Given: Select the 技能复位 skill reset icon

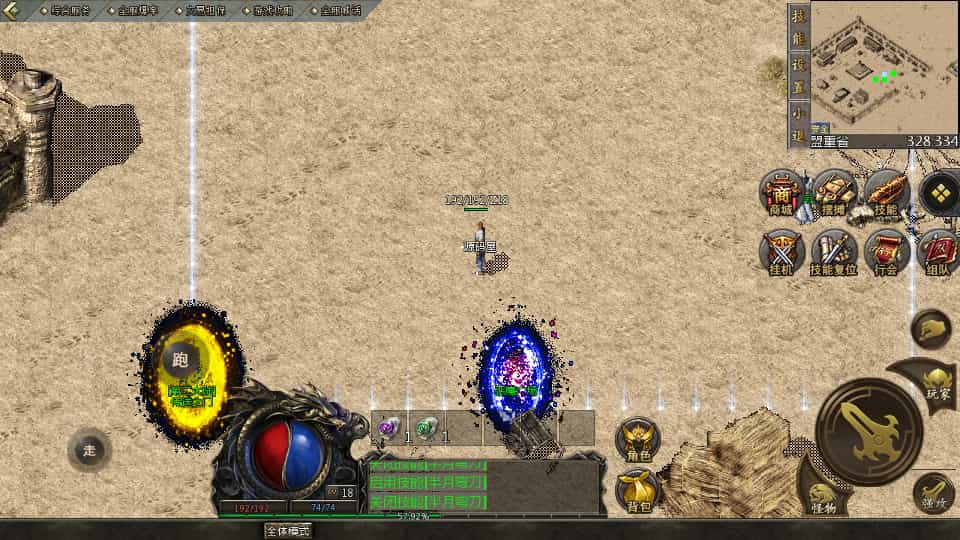Looking at the screenshot, I should click(x=834, y=253).
